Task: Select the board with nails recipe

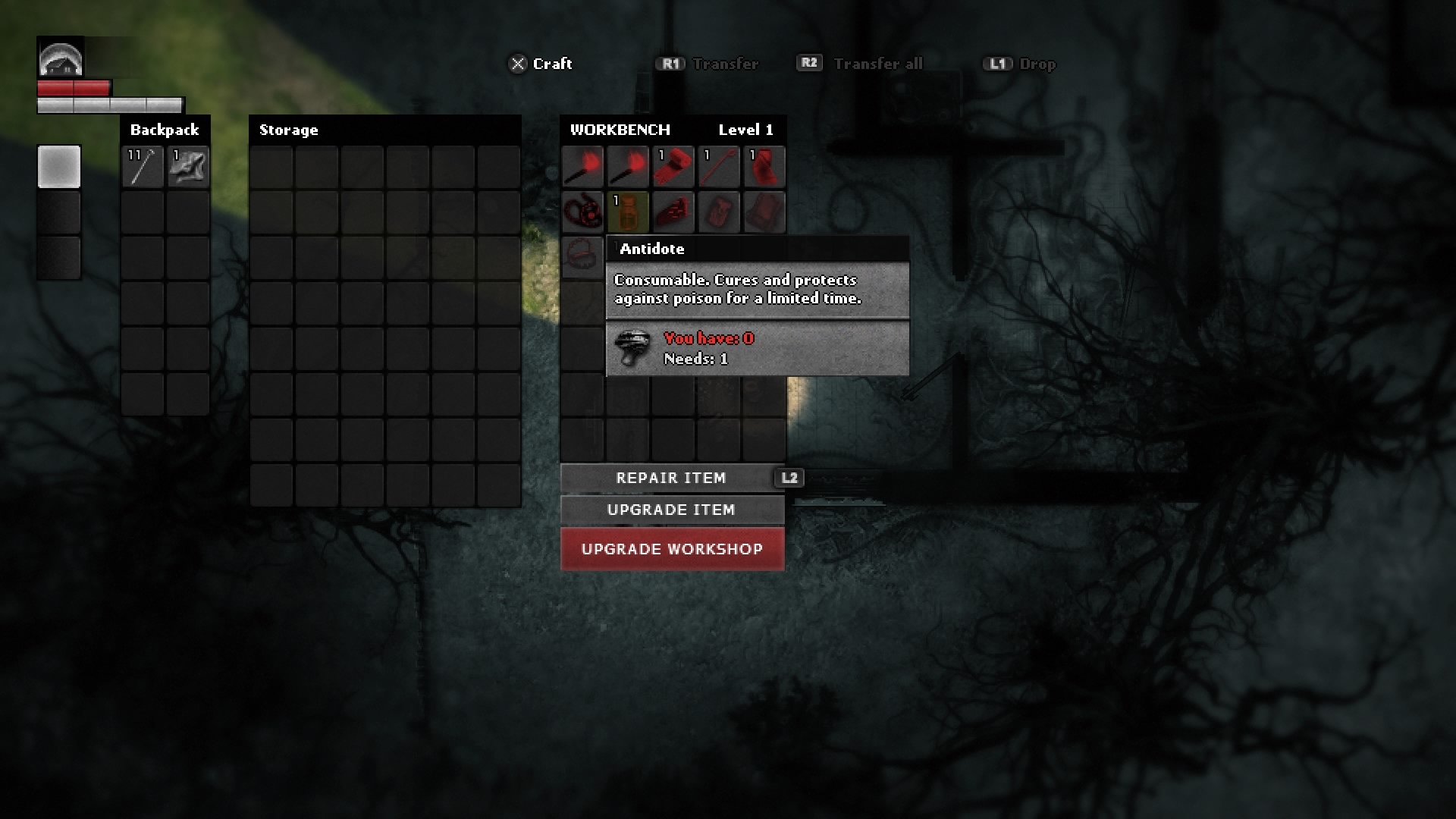Action: tap(673, 212)
